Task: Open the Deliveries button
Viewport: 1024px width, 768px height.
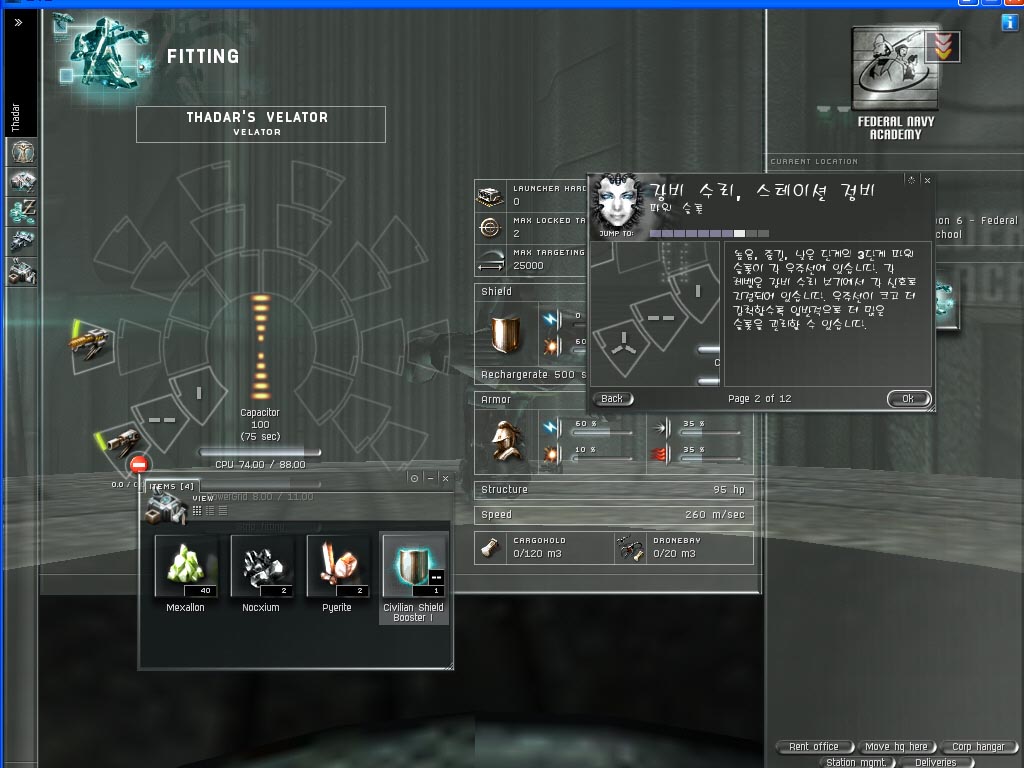Action: pos(935,762)
